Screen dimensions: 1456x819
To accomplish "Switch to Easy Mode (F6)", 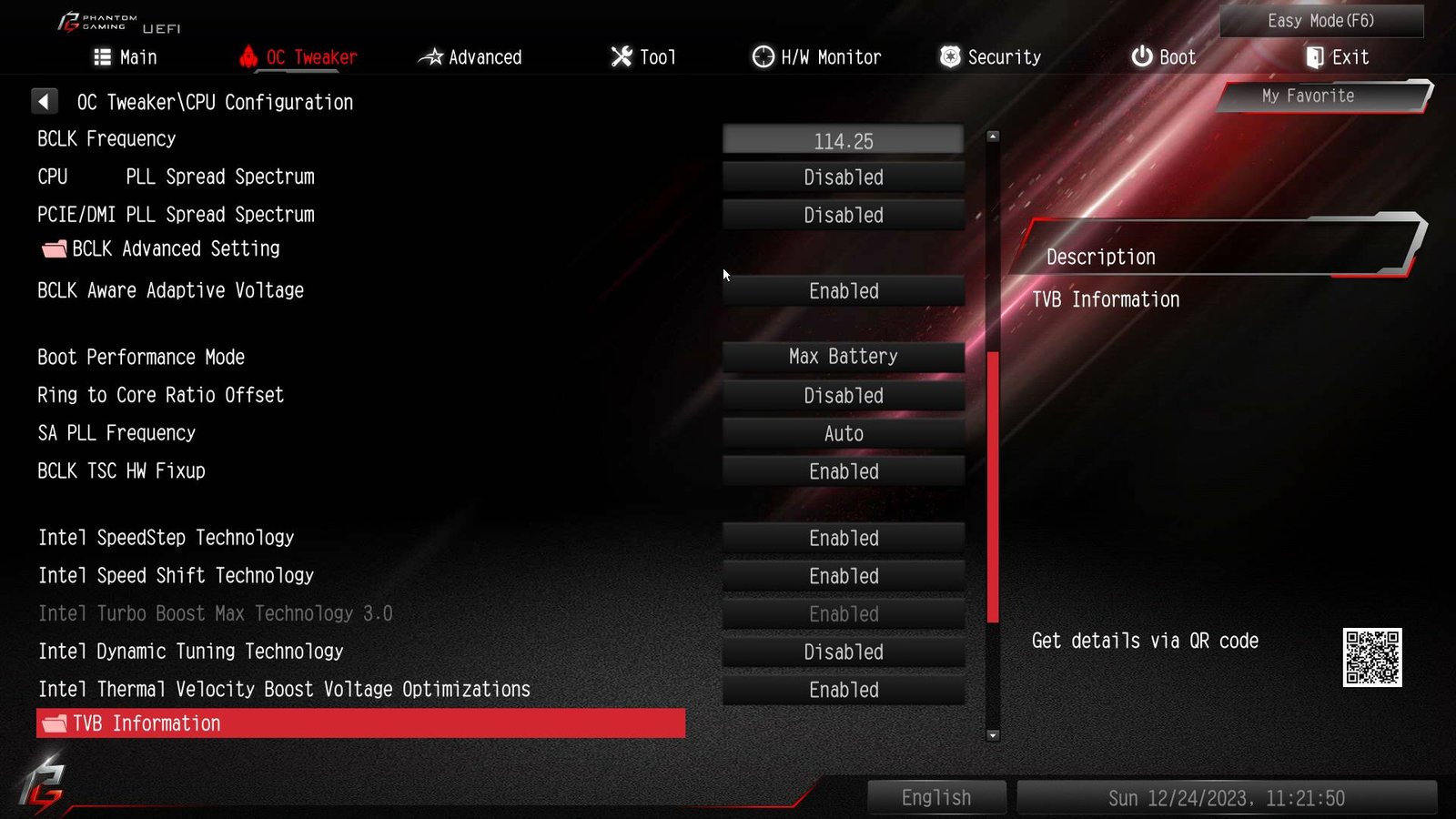I will pyautogui.click(x=1320, y=21).
